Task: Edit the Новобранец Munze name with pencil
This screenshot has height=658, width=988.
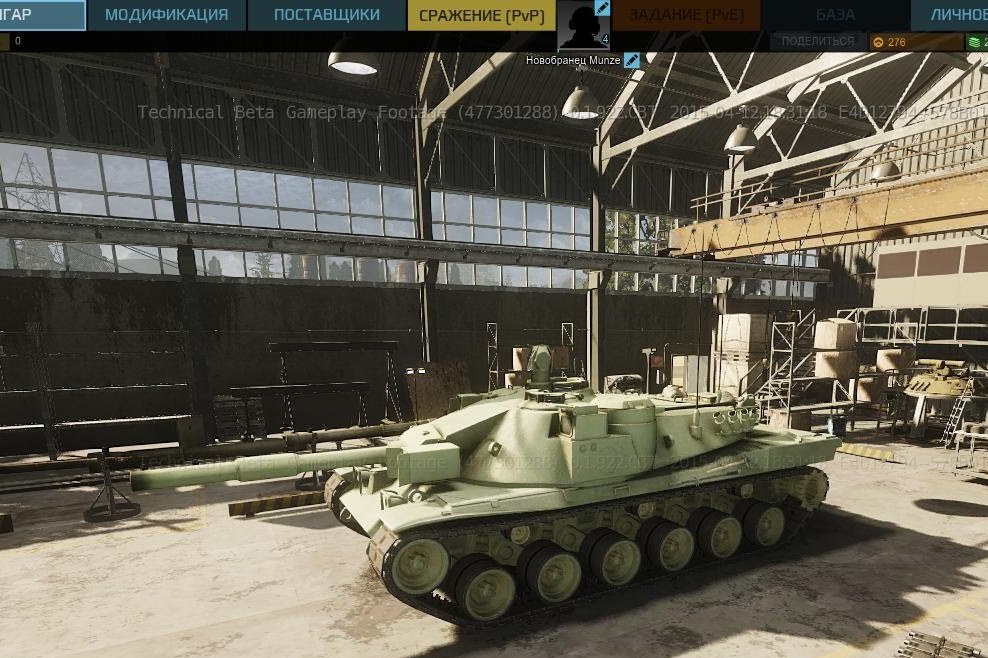Action: (x=631, y=60)
